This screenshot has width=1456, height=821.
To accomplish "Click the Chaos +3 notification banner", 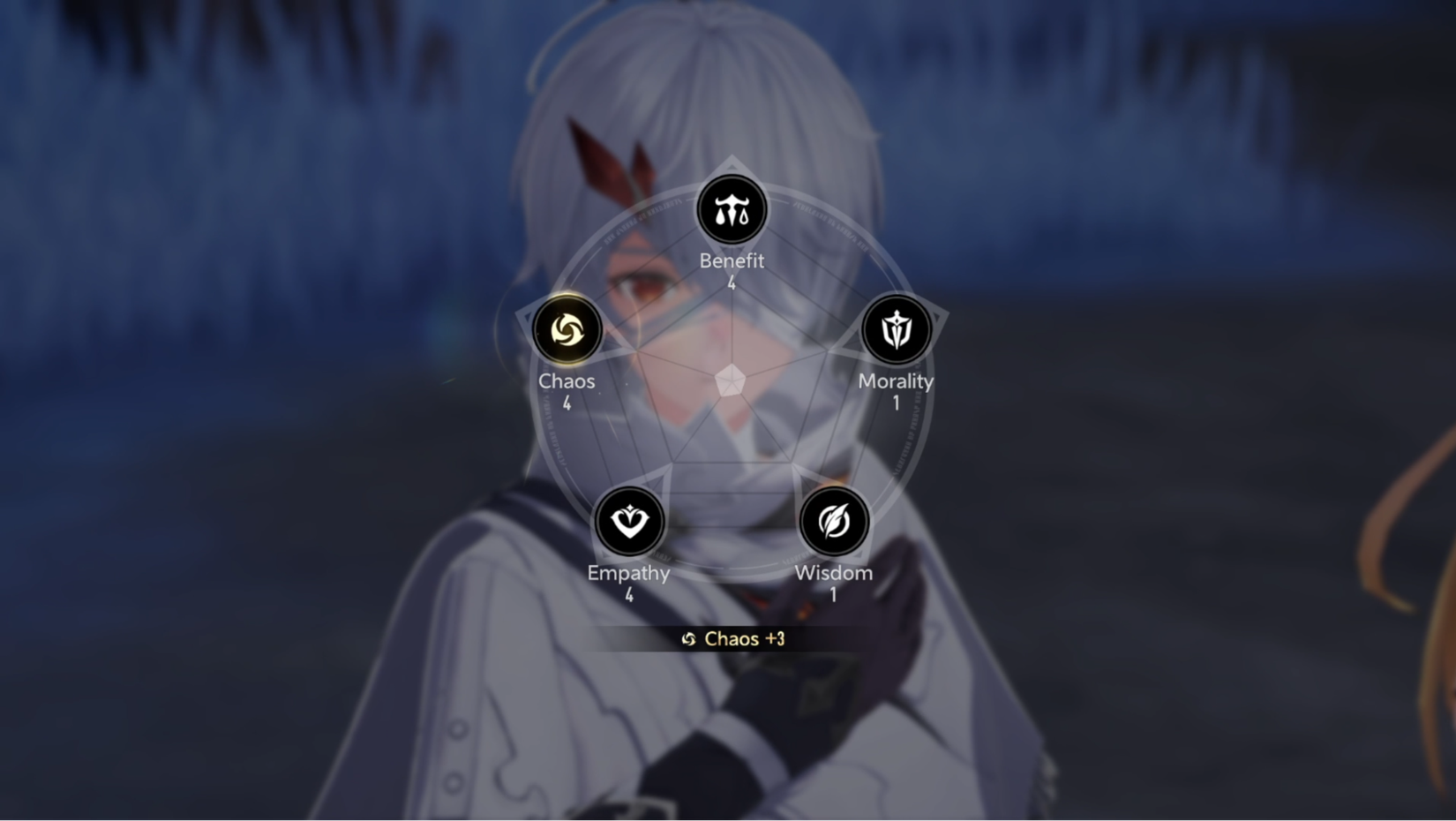I will pyautogui.click(x=731, y=638).
